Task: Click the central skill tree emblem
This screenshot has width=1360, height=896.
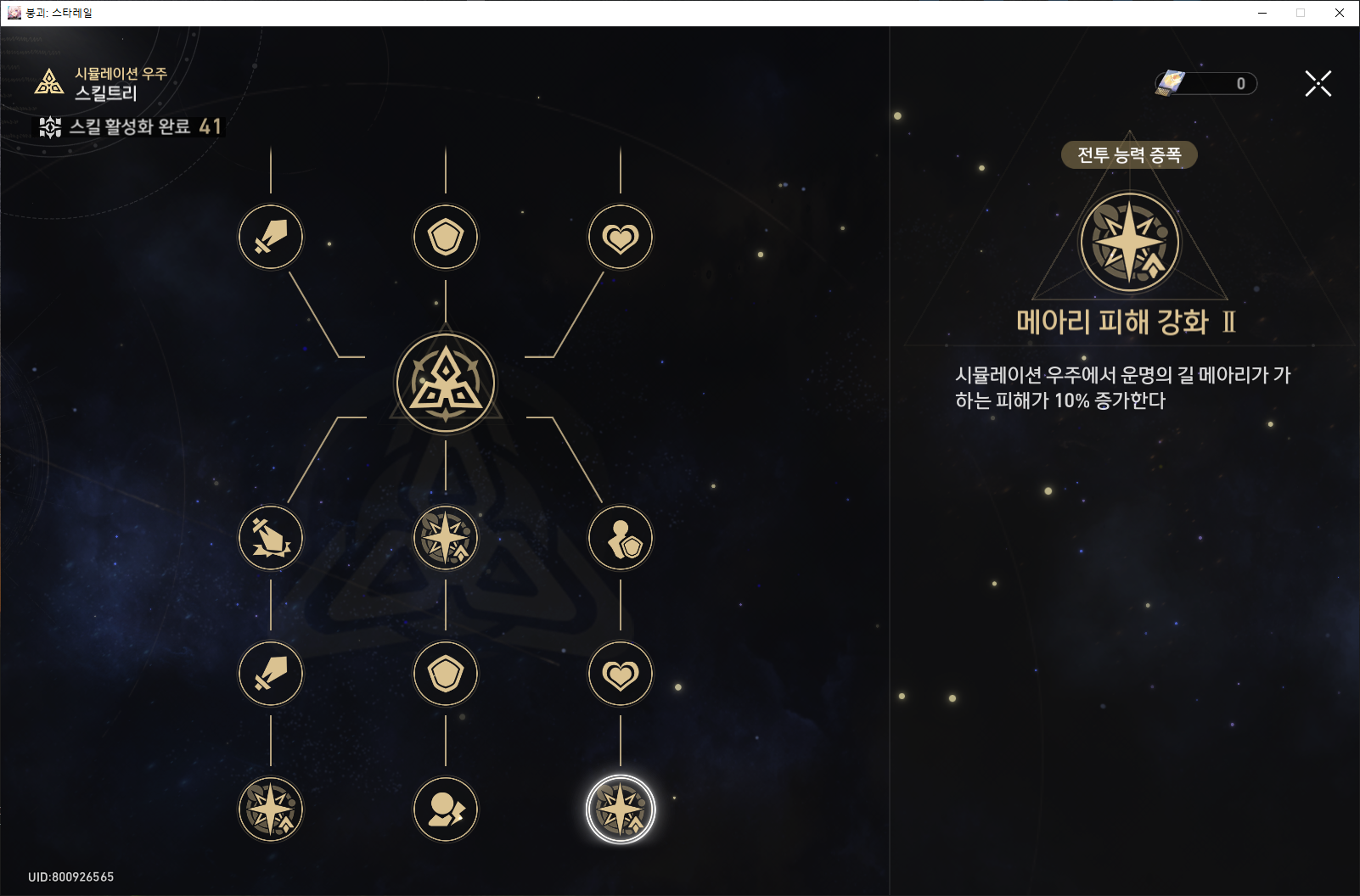Action: pos(445,382)
